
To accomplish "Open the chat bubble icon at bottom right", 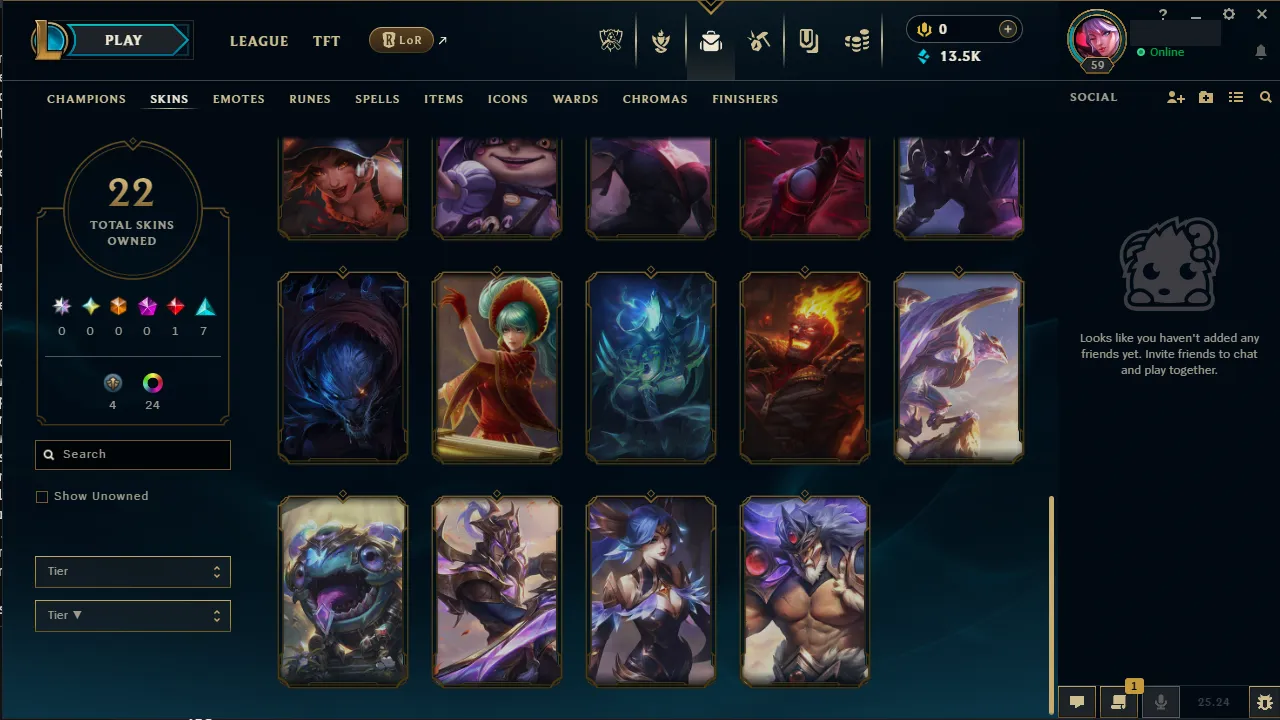I will tap(1077, 701).
